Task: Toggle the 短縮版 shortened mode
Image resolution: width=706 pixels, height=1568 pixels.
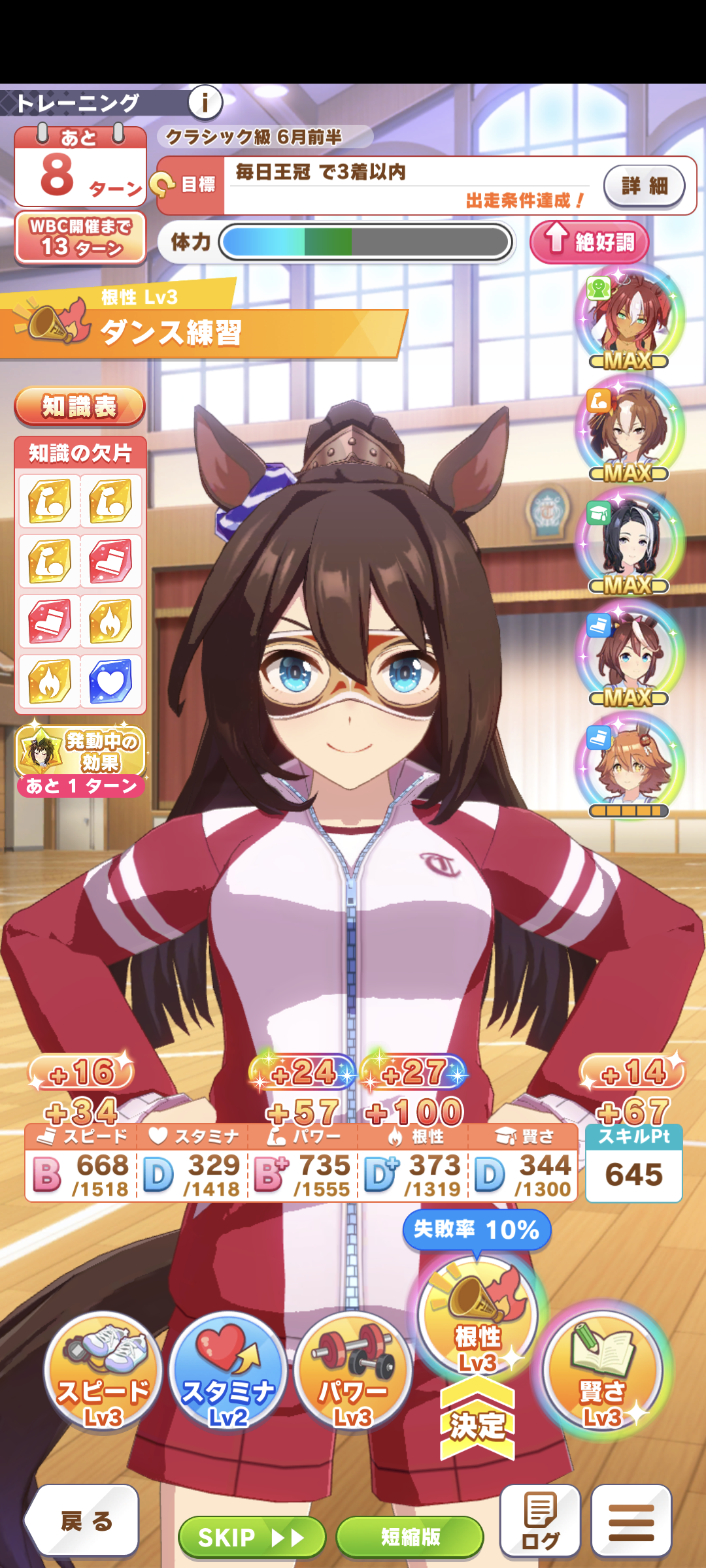Action: [410, 1537]
